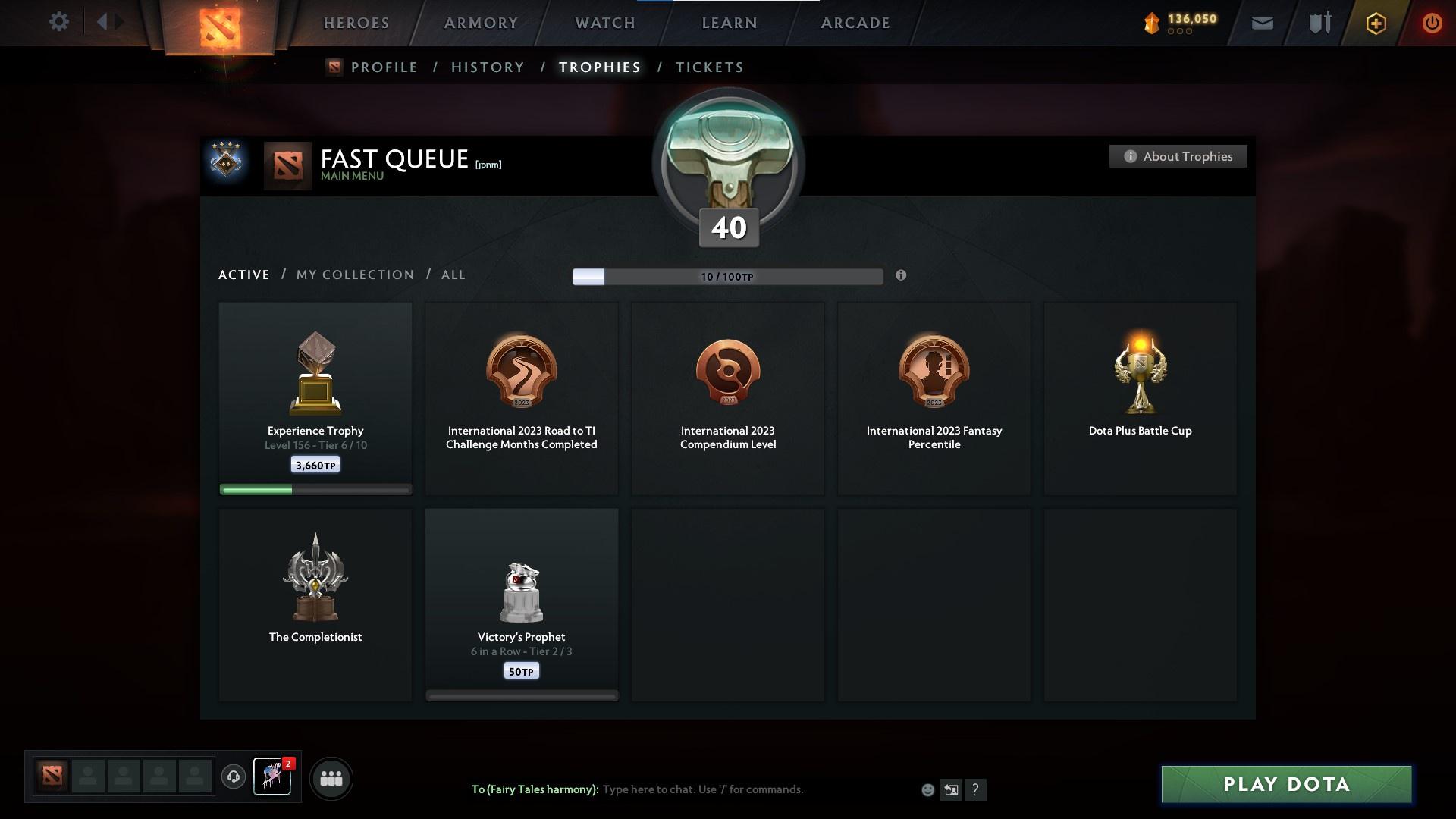Click the Experience Trophy progress bar
The width and height of the screenshot is (1456, 819).
pos(315,489)
